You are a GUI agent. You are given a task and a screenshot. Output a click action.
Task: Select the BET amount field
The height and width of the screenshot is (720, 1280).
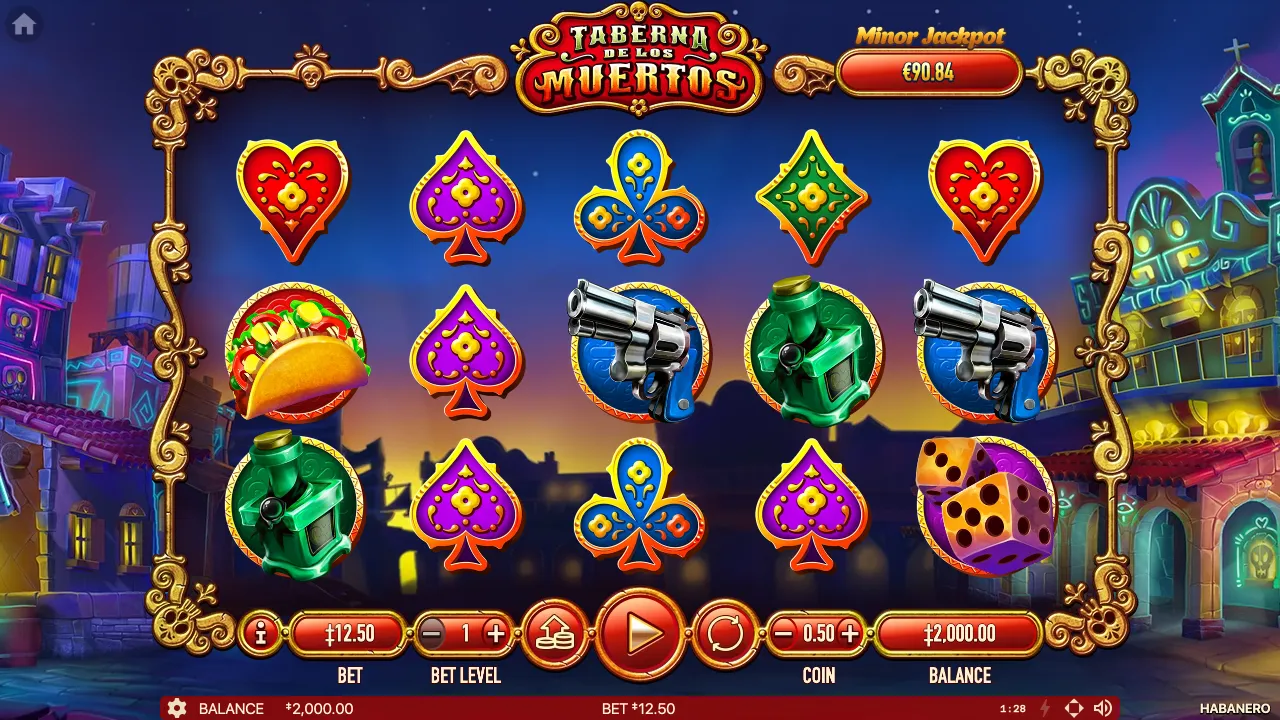349,632
